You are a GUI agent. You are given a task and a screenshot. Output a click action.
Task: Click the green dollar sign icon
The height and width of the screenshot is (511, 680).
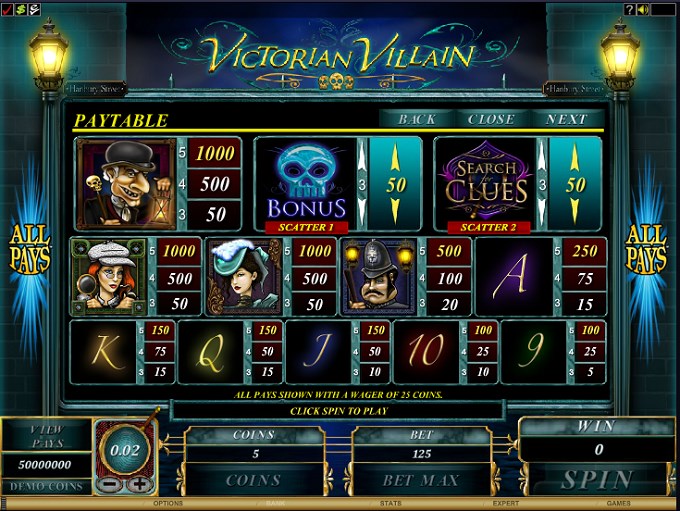tap(20, 9)
